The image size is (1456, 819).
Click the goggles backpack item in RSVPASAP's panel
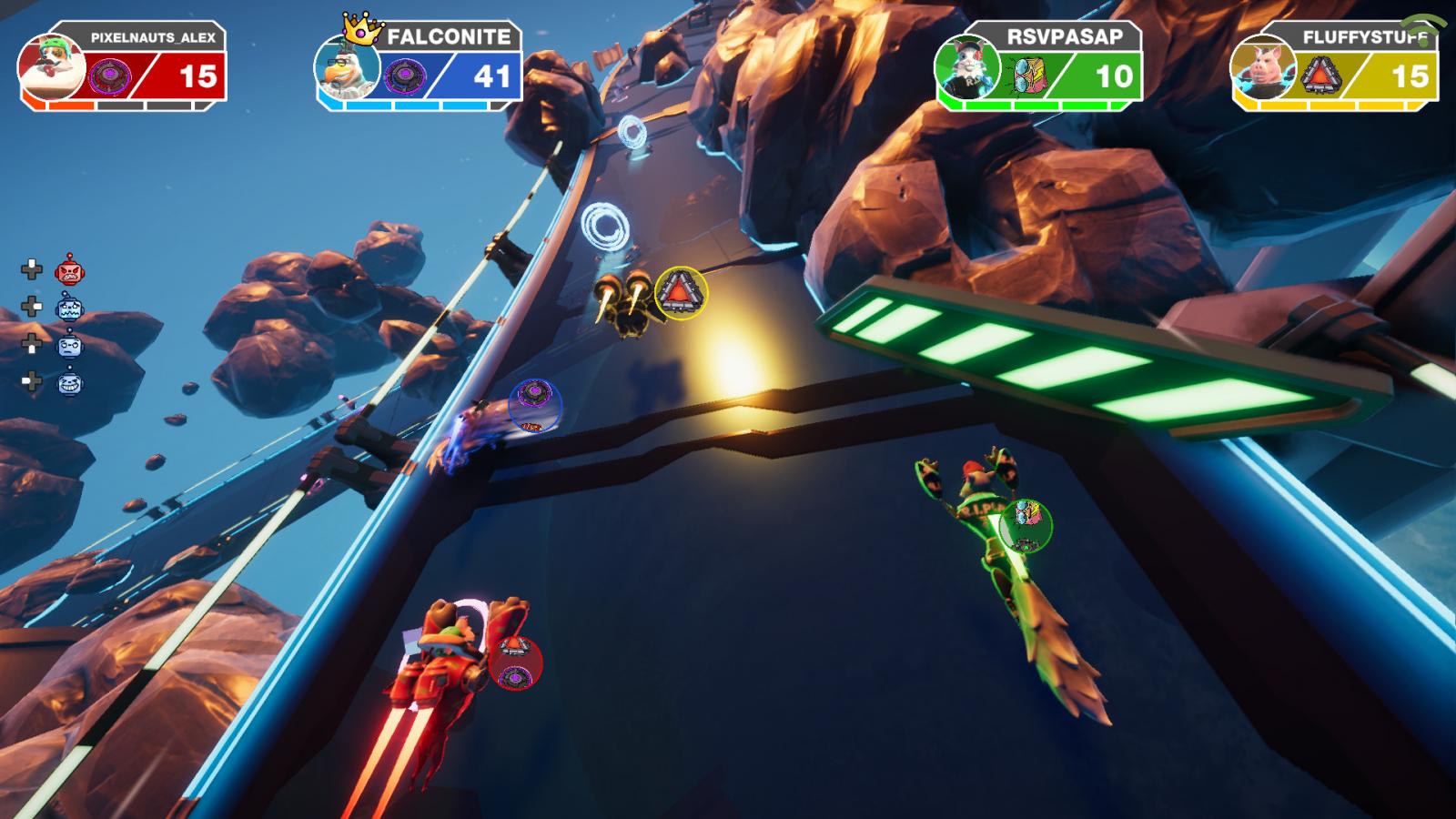pyautogui.click(x=1024, y=76)
